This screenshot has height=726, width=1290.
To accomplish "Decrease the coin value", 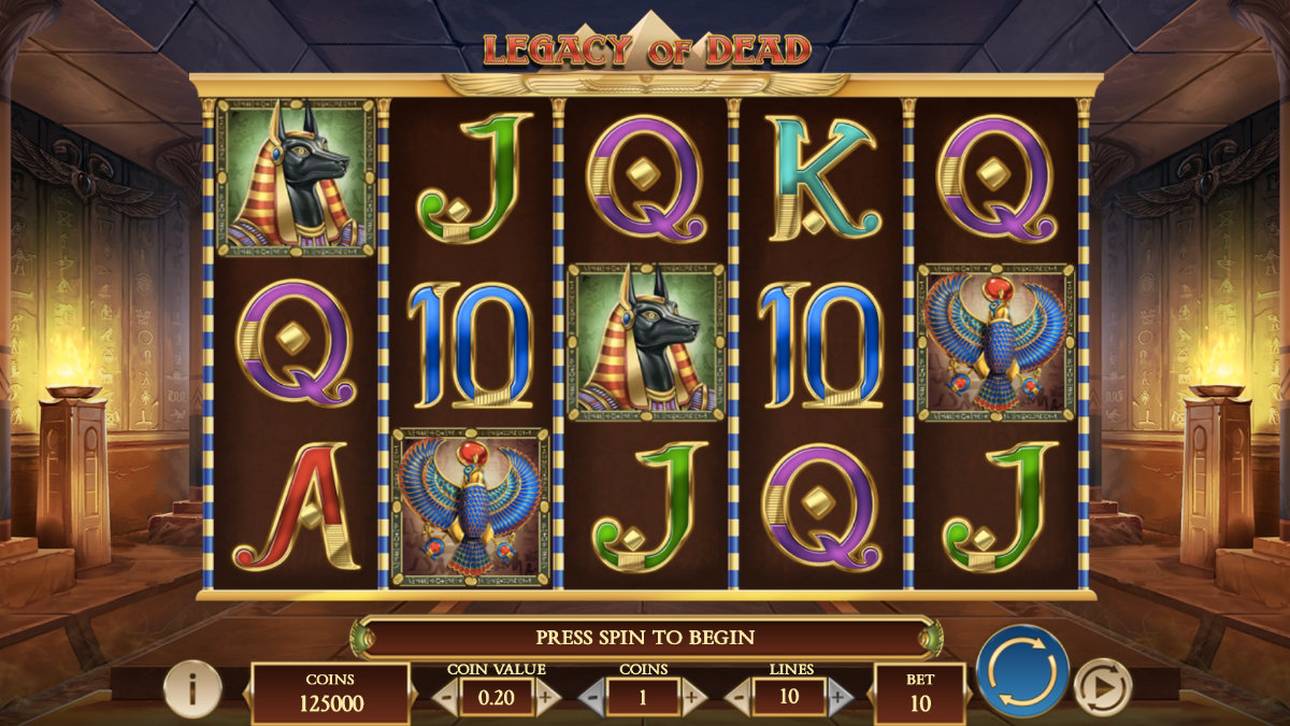I will coord(446,696).
